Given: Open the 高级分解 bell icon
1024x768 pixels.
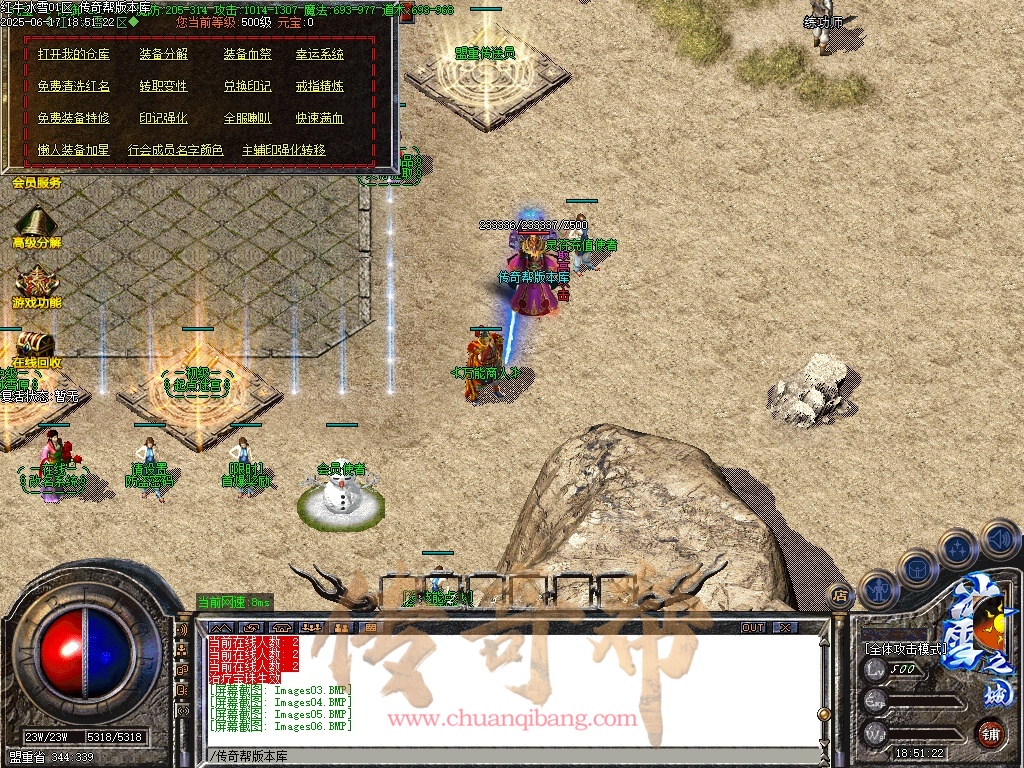Looking at the screenshot, I should coord(36,222).
